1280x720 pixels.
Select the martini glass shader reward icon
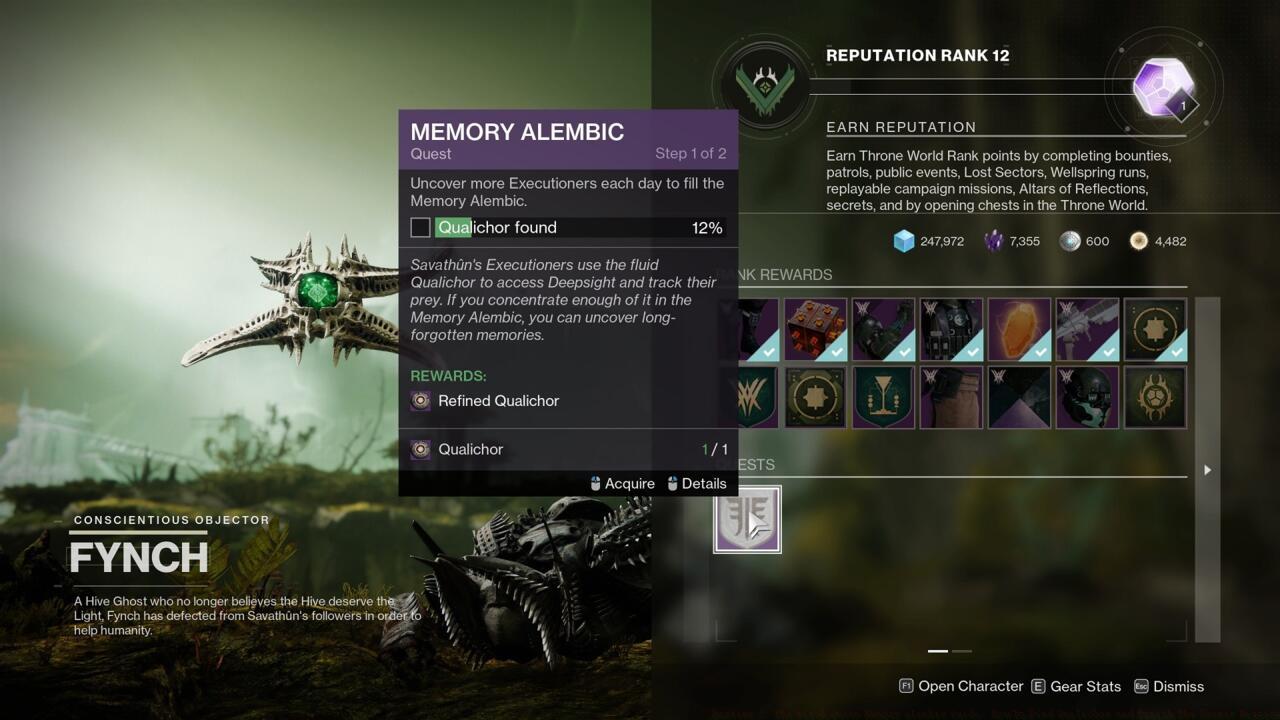[x=883, y=397]
